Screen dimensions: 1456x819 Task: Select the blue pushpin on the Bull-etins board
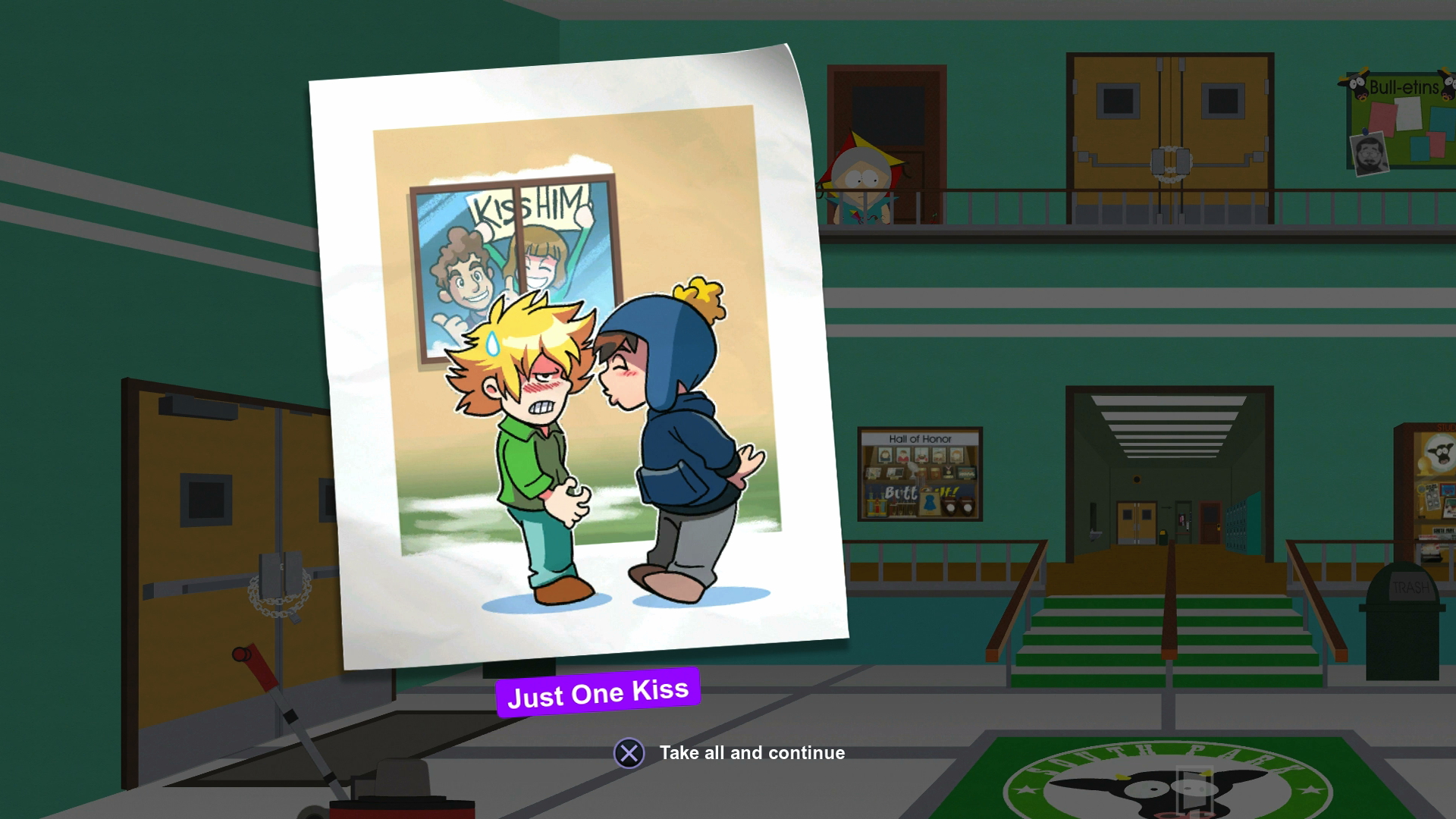point(1365,132)
